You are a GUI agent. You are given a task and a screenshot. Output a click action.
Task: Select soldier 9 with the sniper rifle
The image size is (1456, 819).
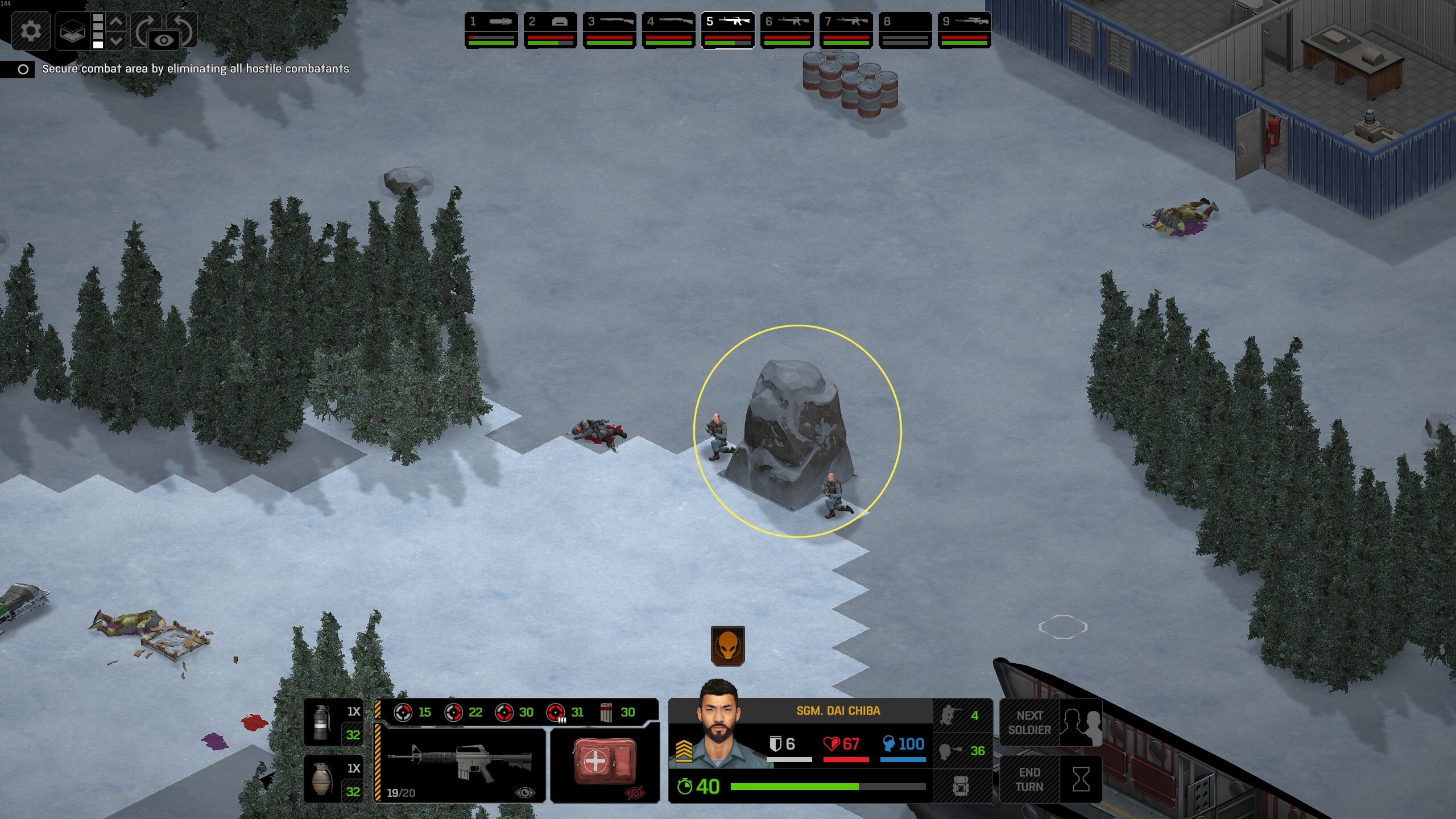pos(964,30)
